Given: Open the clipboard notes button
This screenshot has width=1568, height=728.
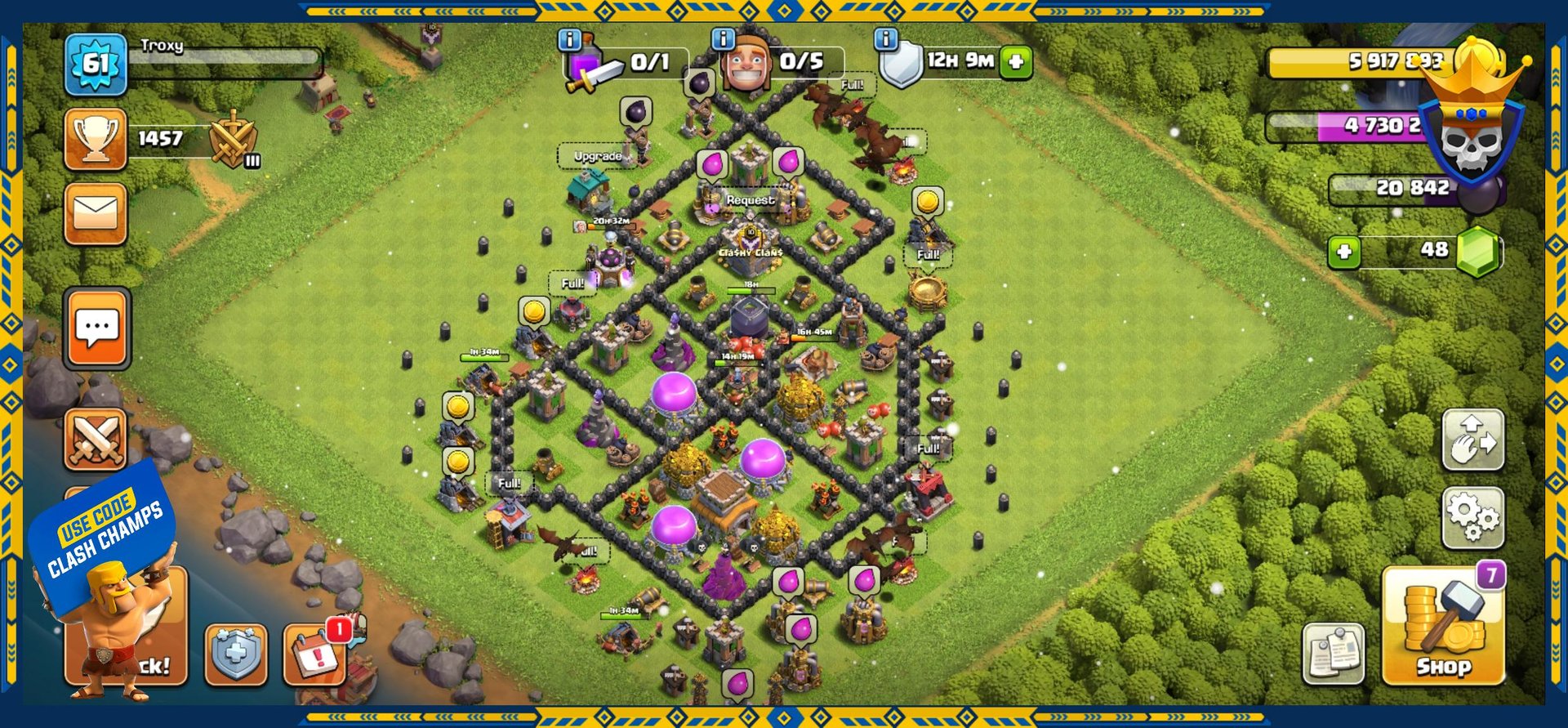Looking at the screenshot, I should (1333, 653).
